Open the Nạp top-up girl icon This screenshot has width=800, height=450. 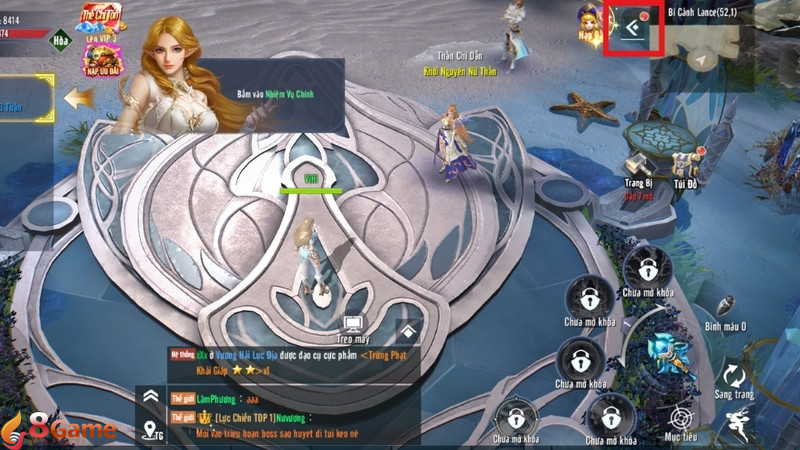click(x=589, y=25)
